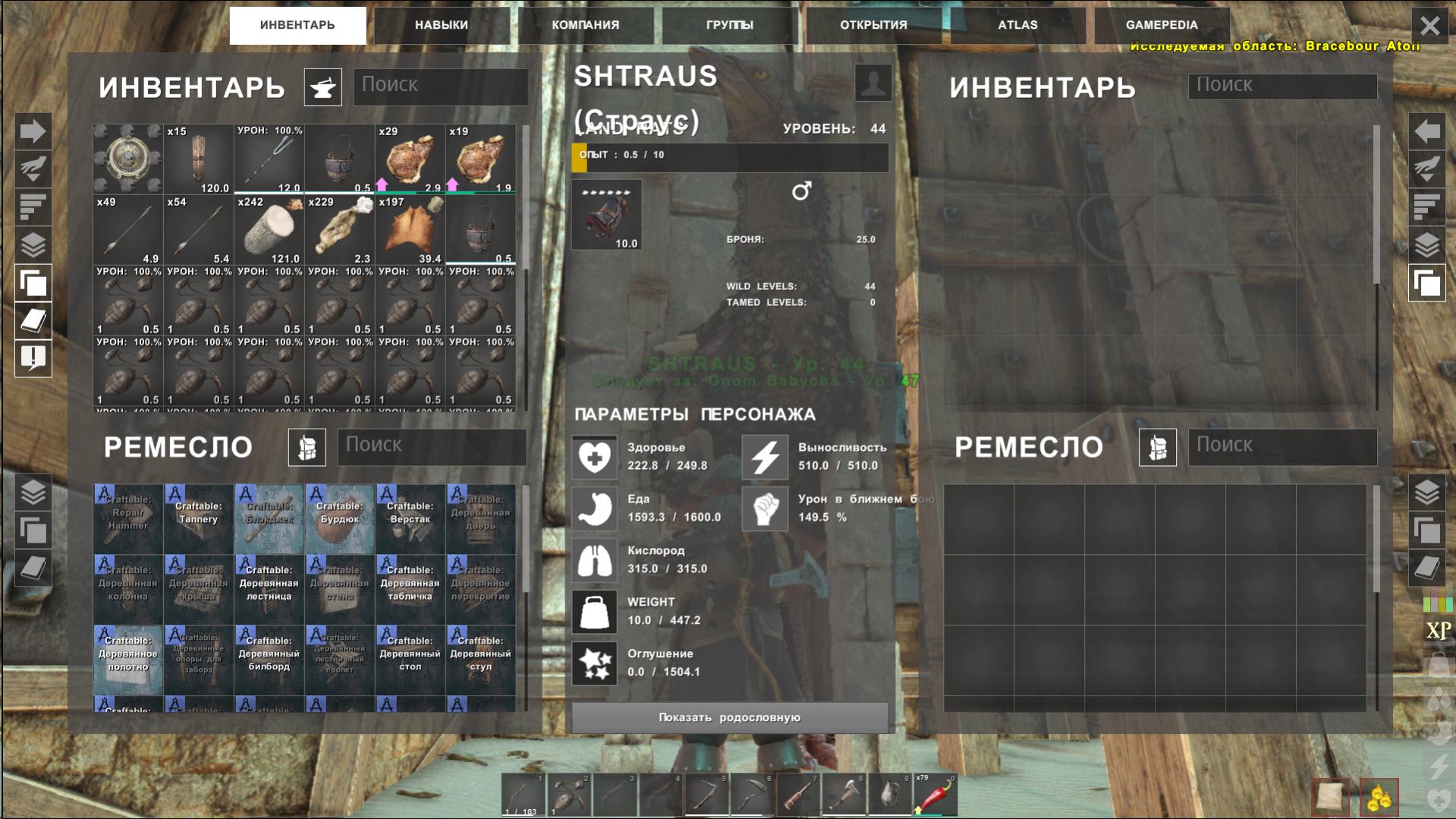Click the anvil icon beside ИНВЕНТАРЬ
This screenshot has width=1456, height=819.
(322, 87)
